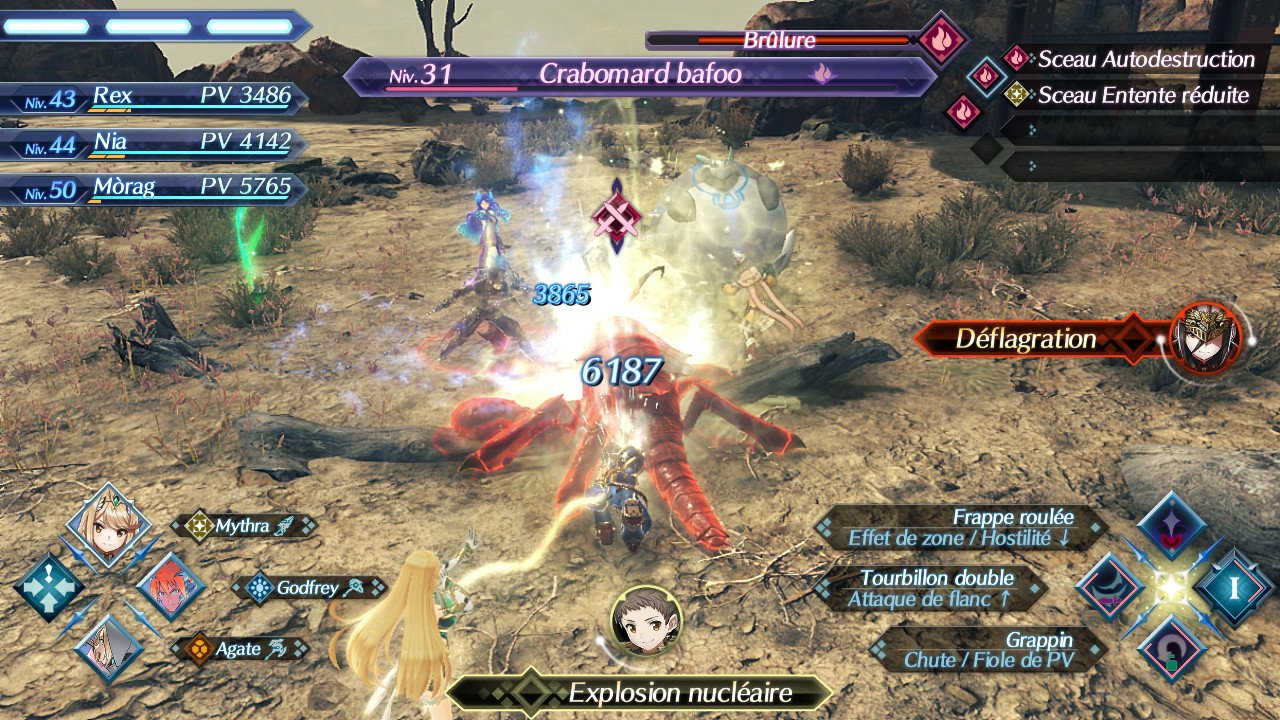1280x720 pixels.
Task: Open the four-arrow blade command diamond
Action: tap(48, 588)
